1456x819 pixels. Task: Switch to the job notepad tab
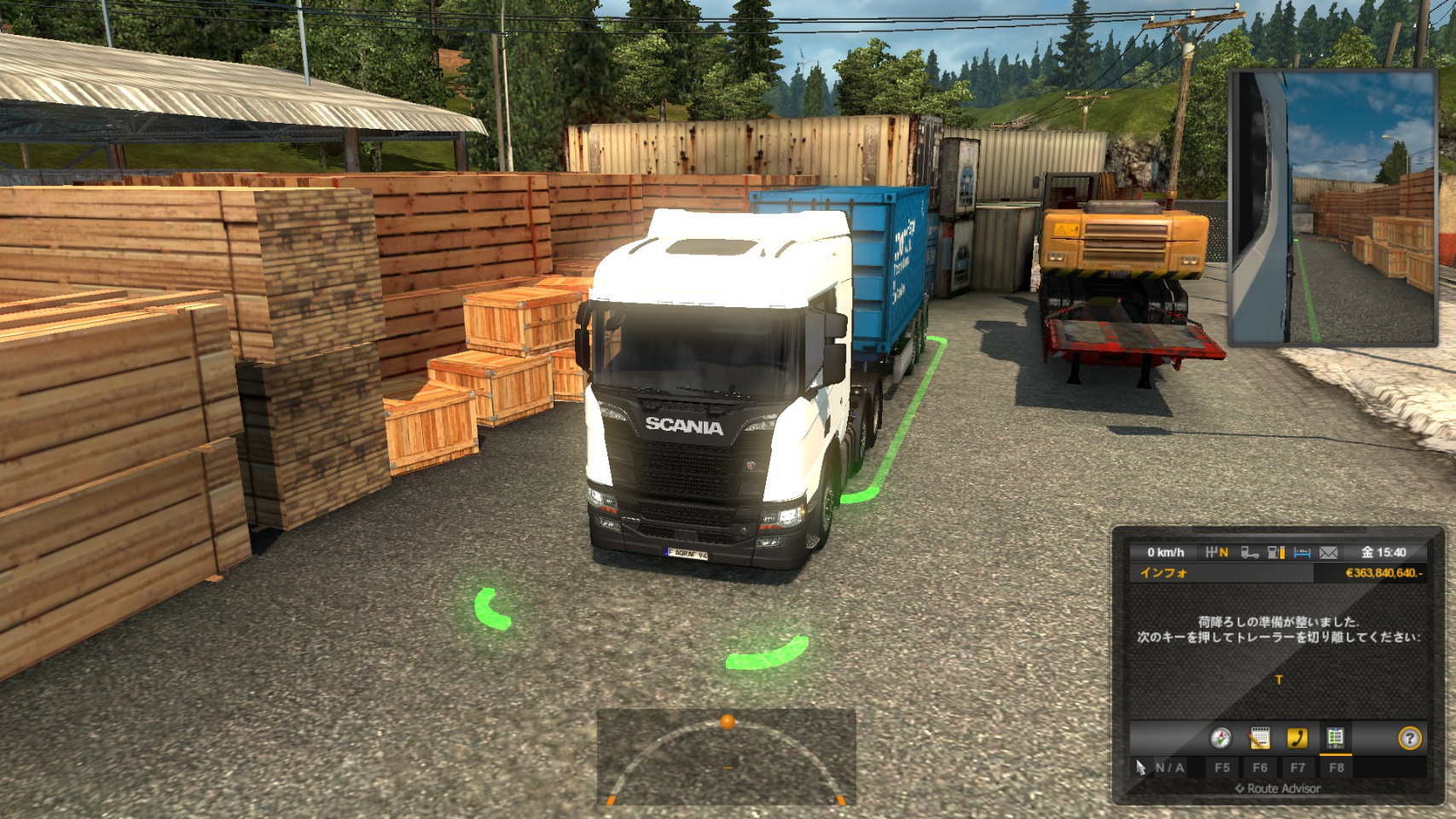pyautogui.click(x=1259, y=738)
